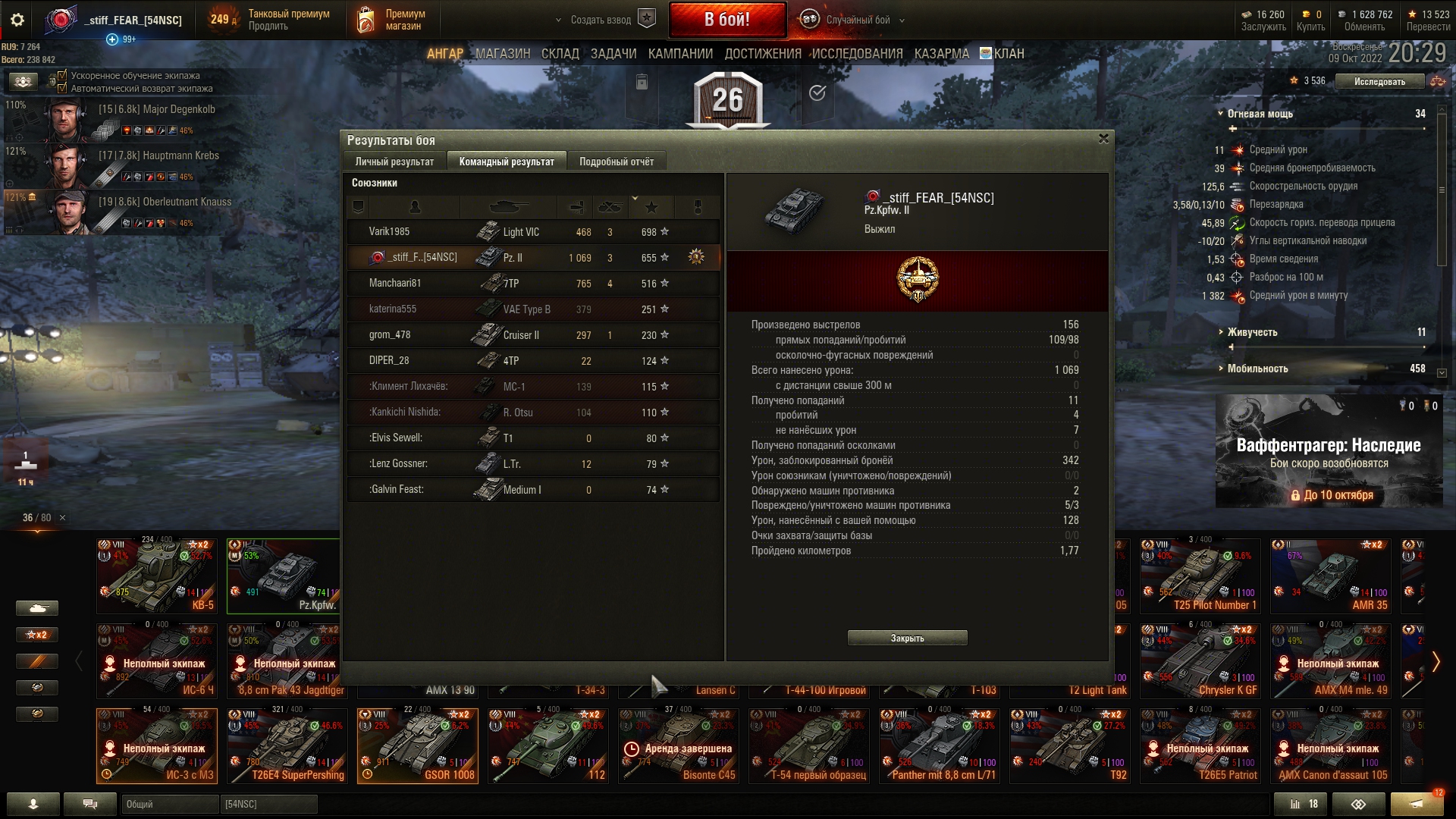Viewport: 1456px width, 819px height.
Task: Open the МАГАЗИН menu
Action: pyautogui.click(x=503, y=54)
